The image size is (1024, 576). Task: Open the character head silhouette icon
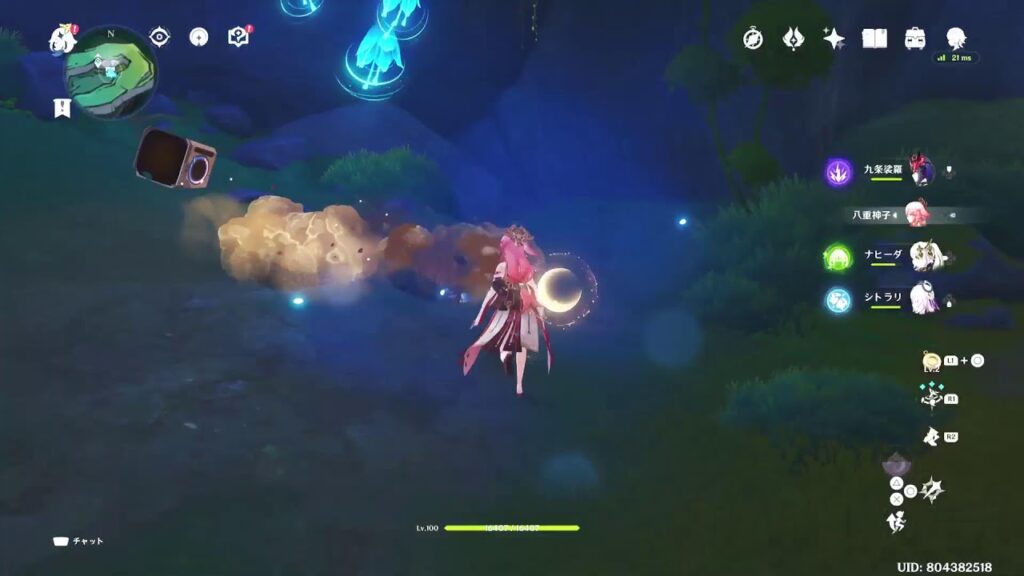pos(956,38)
